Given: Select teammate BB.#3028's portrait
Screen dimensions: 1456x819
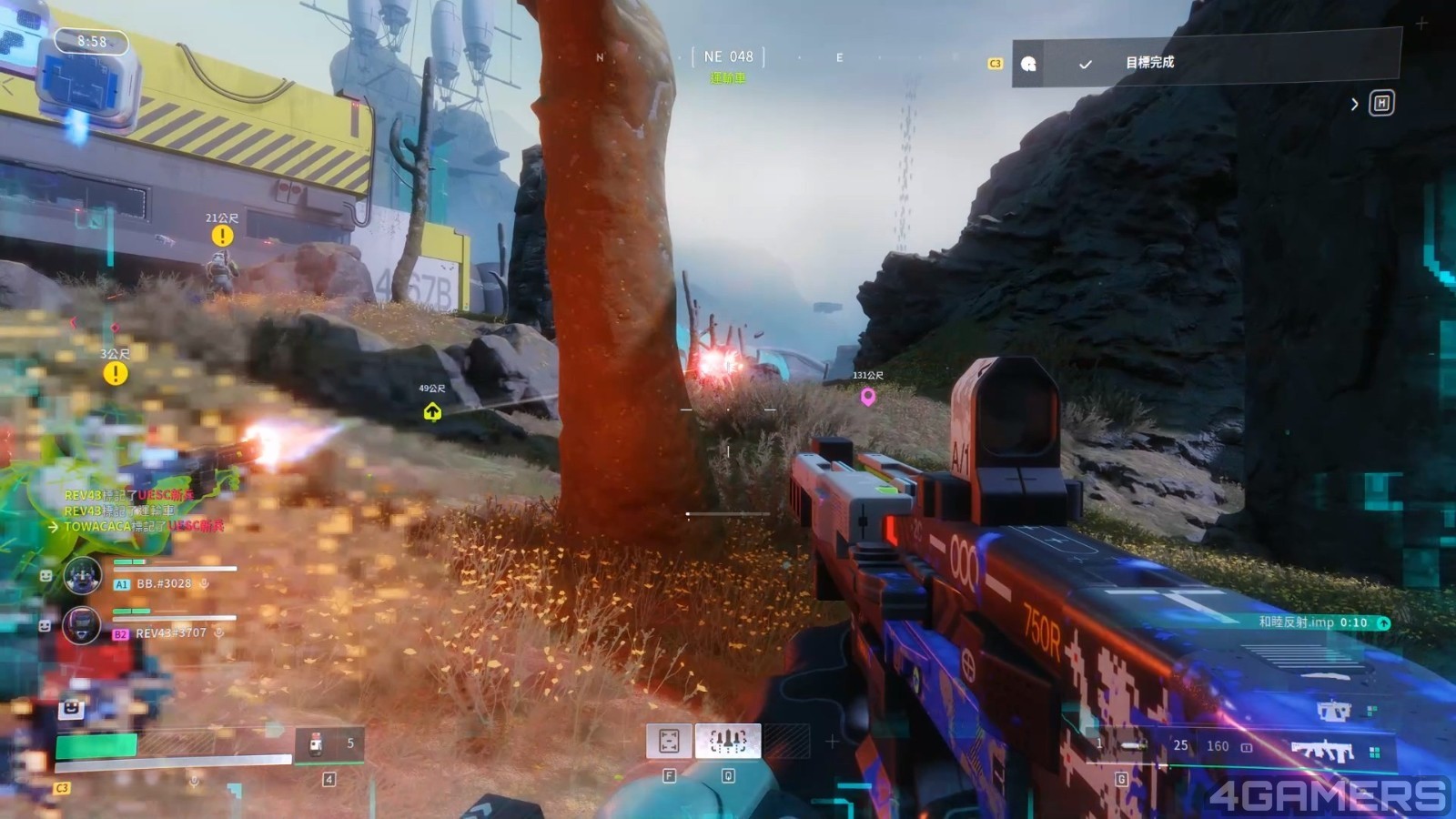Looking at the screenshot, I should pos(82,575).
